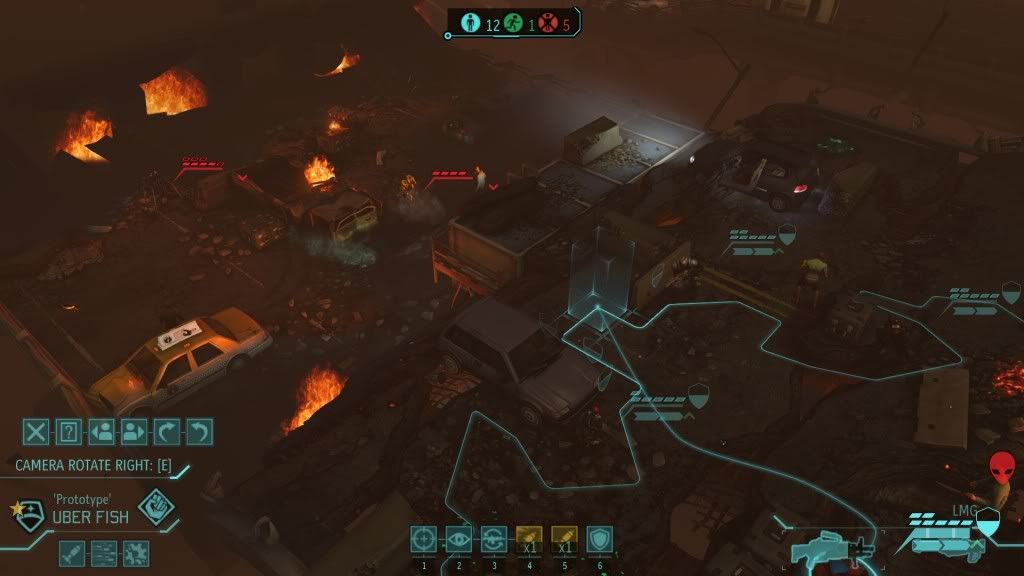Click the fist perk icon beside Uber Fish
The height and width of the screenshot is (576, 1024).
tap(156, 507)
